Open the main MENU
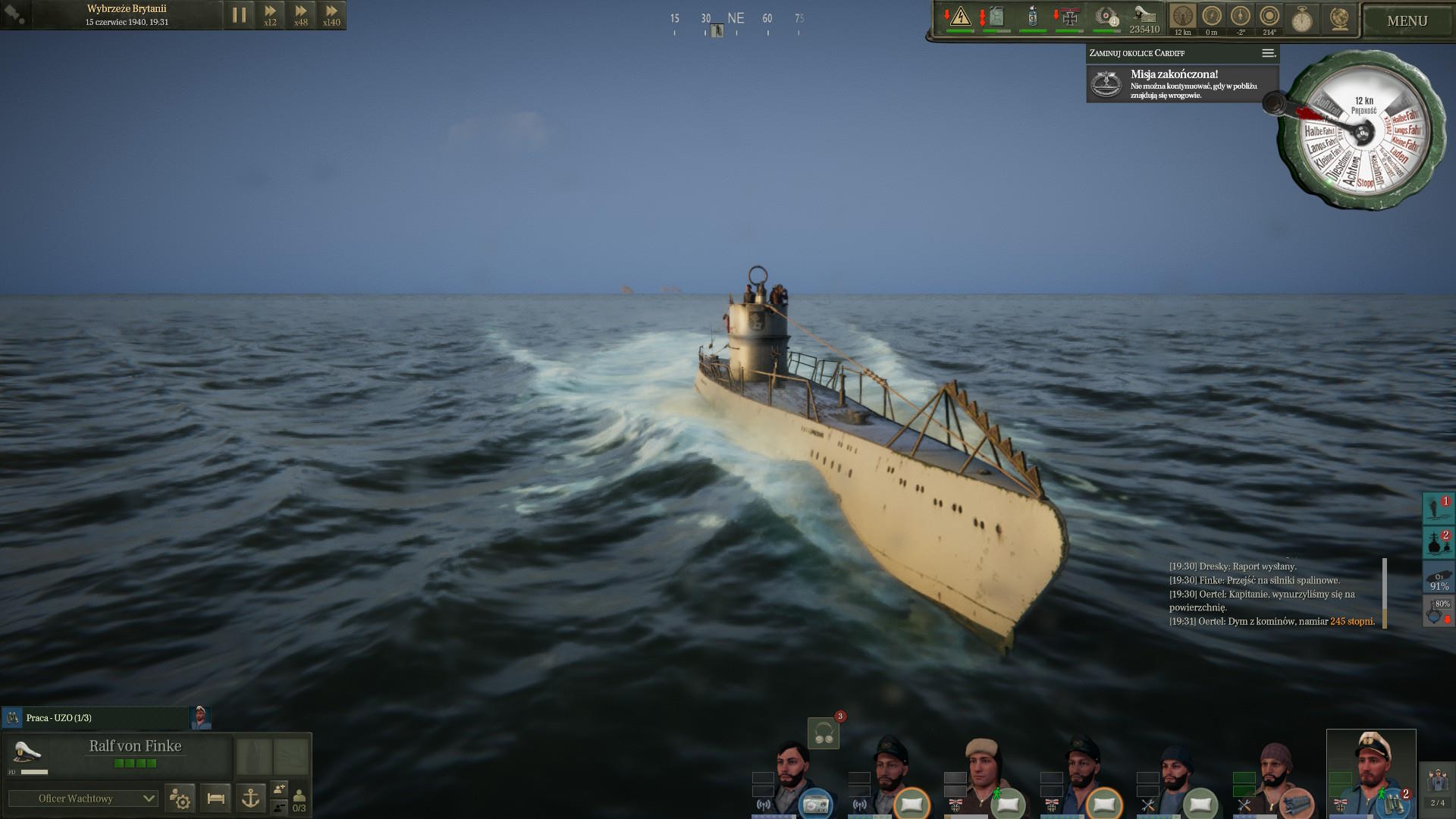The height and width of the screenshot is (819, 1456). 1407,21
